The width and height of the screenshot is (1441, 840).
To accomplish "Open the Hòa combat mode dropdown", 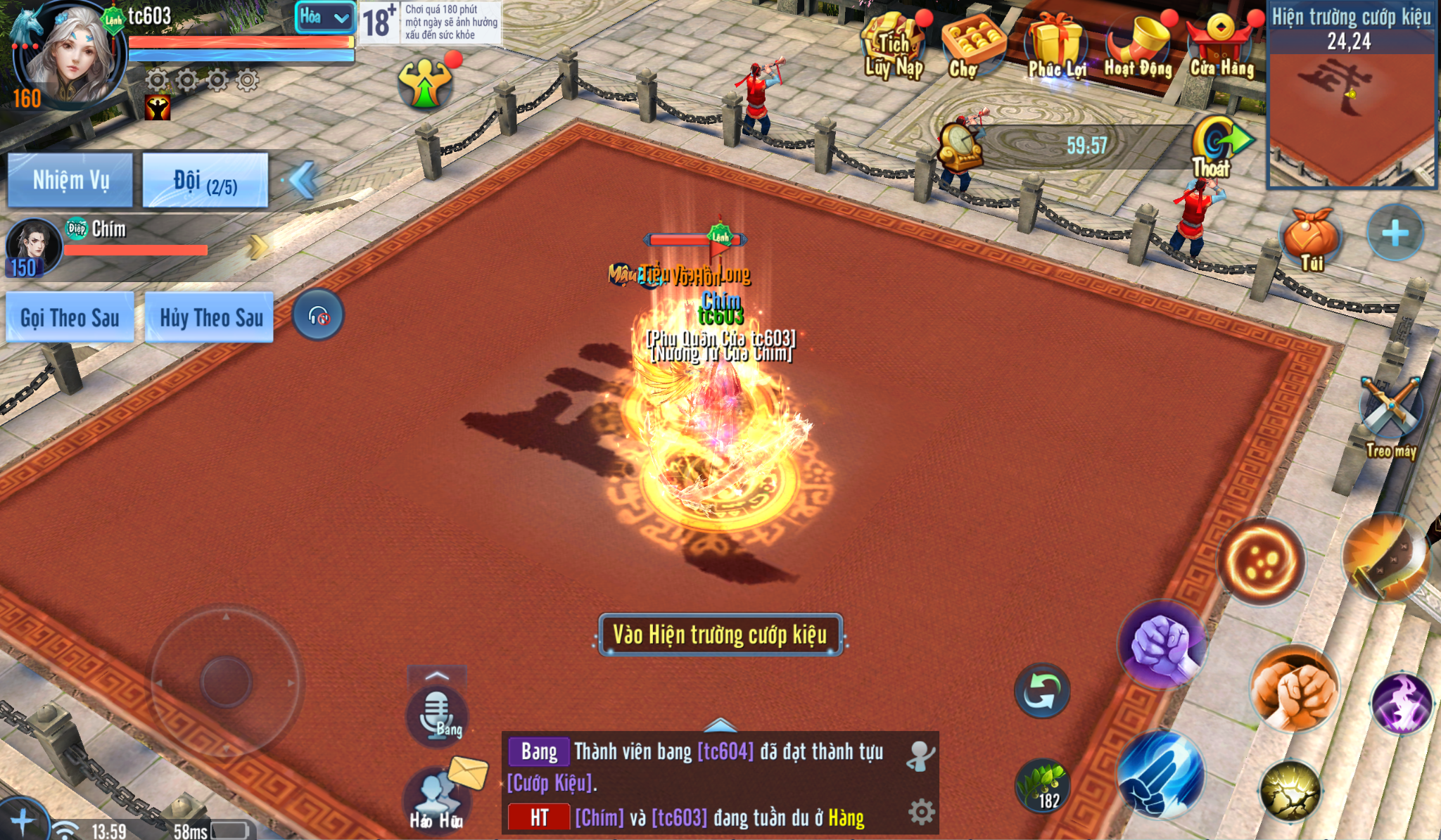I will [x=324, y=18].
